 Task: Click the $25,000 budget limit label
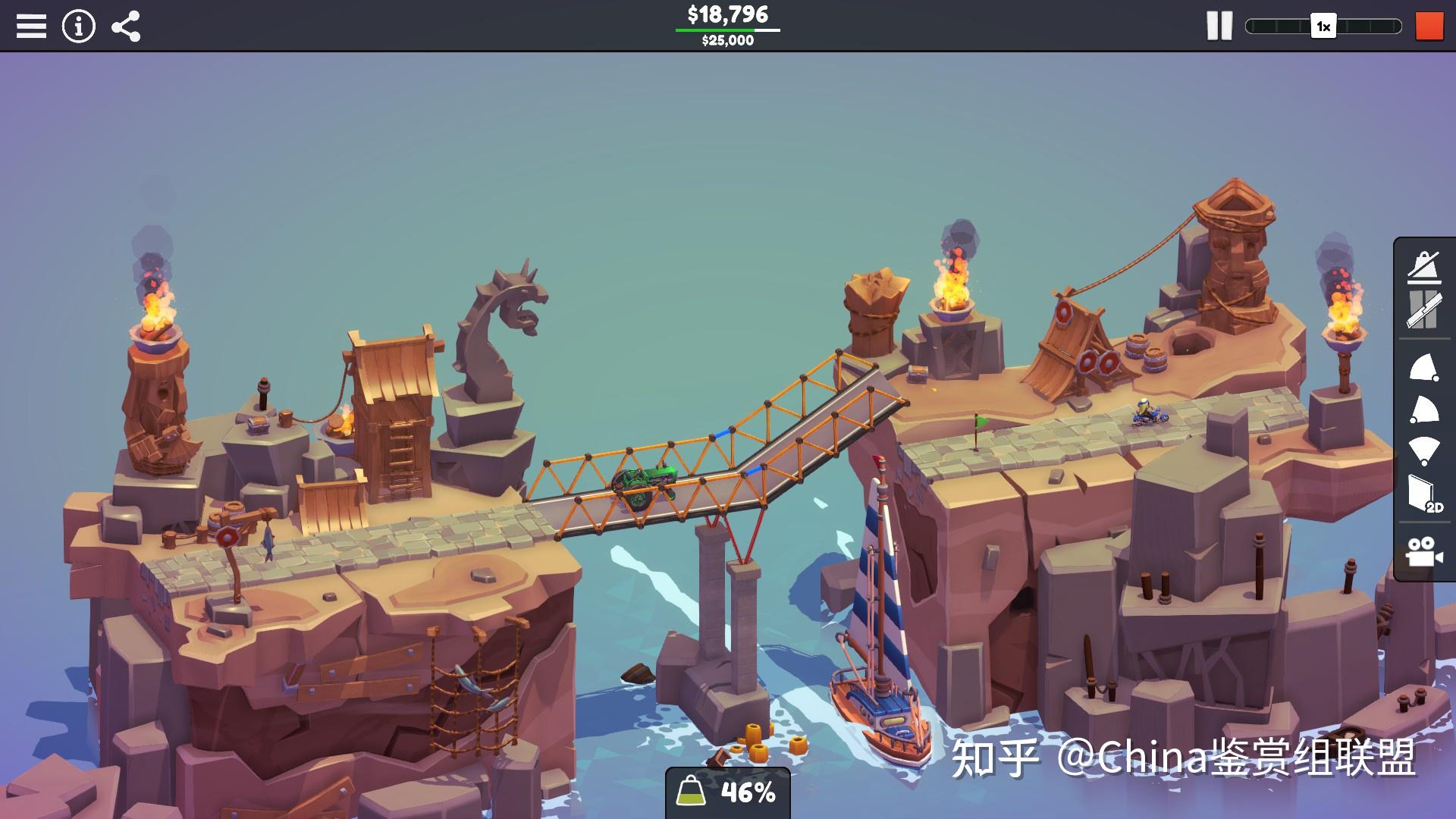727,40
